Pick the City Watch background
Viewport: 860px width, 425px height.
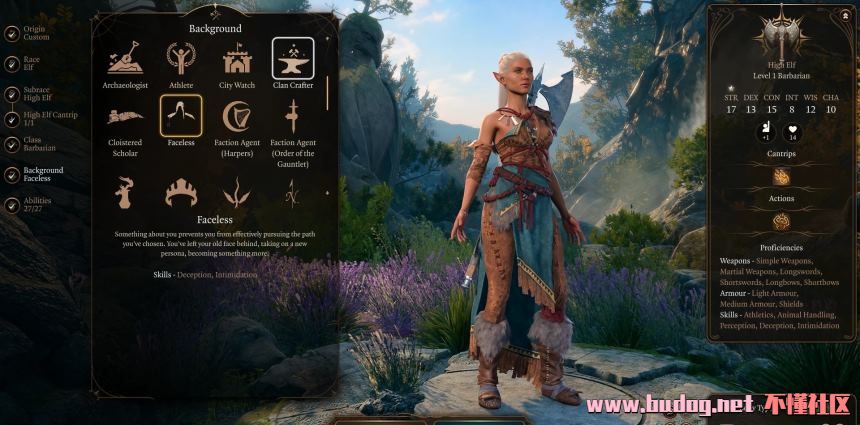coord(237,60)
